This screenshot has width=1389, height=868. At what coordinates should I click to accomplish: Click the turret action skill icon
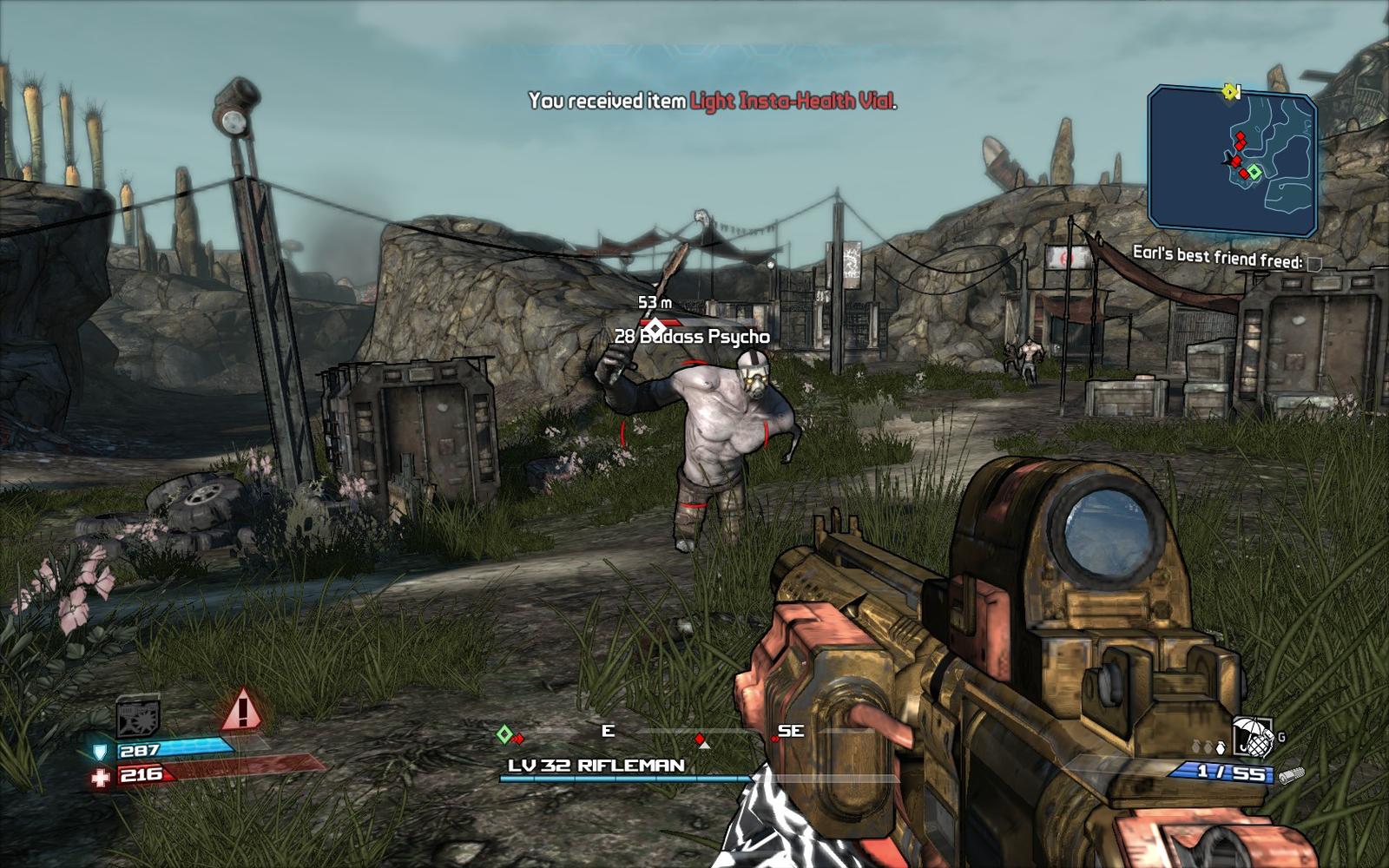tap(137, 716)
